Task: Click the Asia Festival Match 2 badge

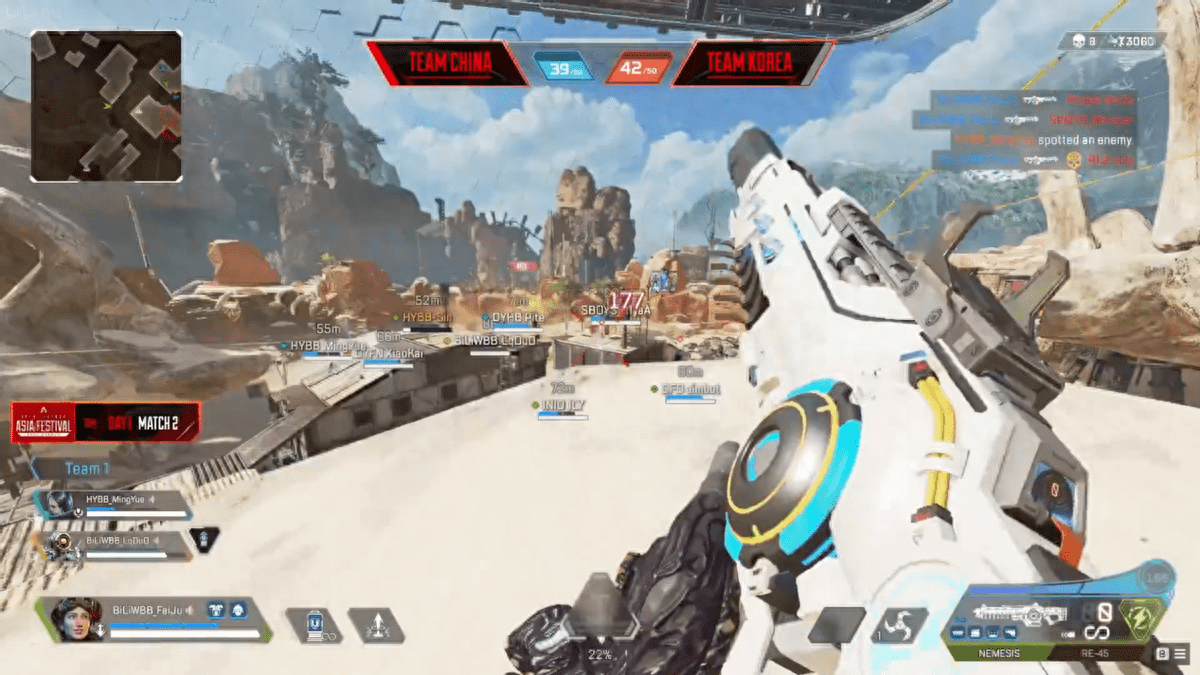Action: tap(106, 423)
